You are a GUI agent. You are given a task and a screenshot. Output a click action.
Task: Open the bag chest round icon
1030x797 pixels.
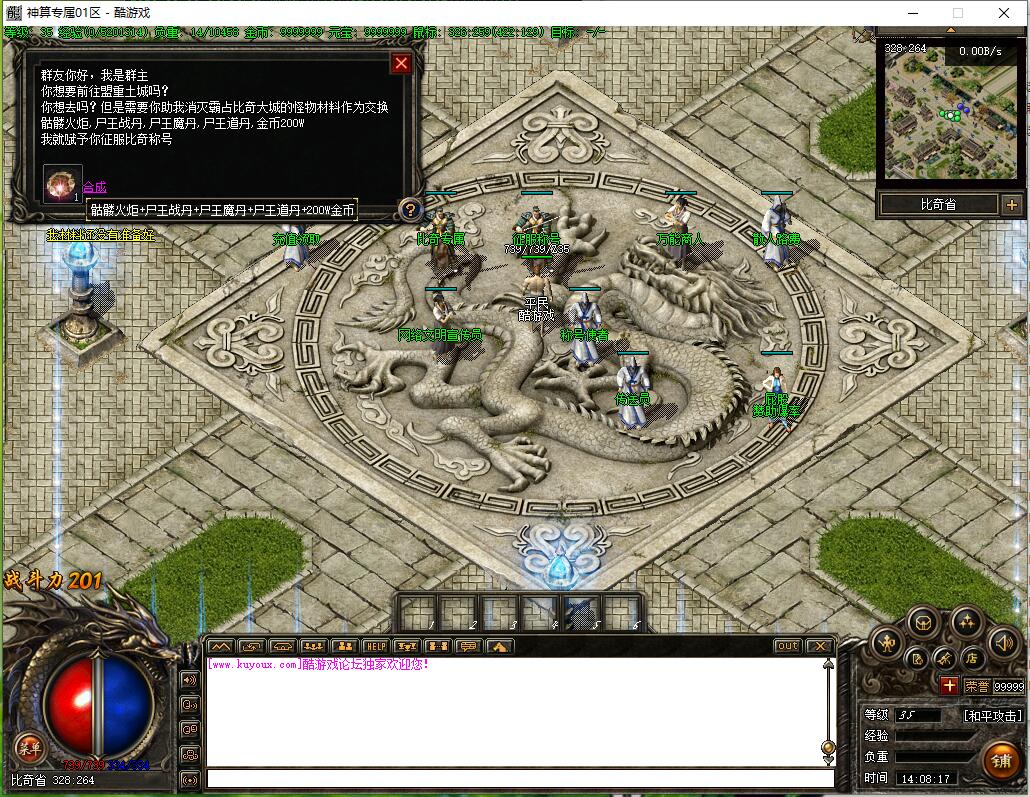coord(923,622)
